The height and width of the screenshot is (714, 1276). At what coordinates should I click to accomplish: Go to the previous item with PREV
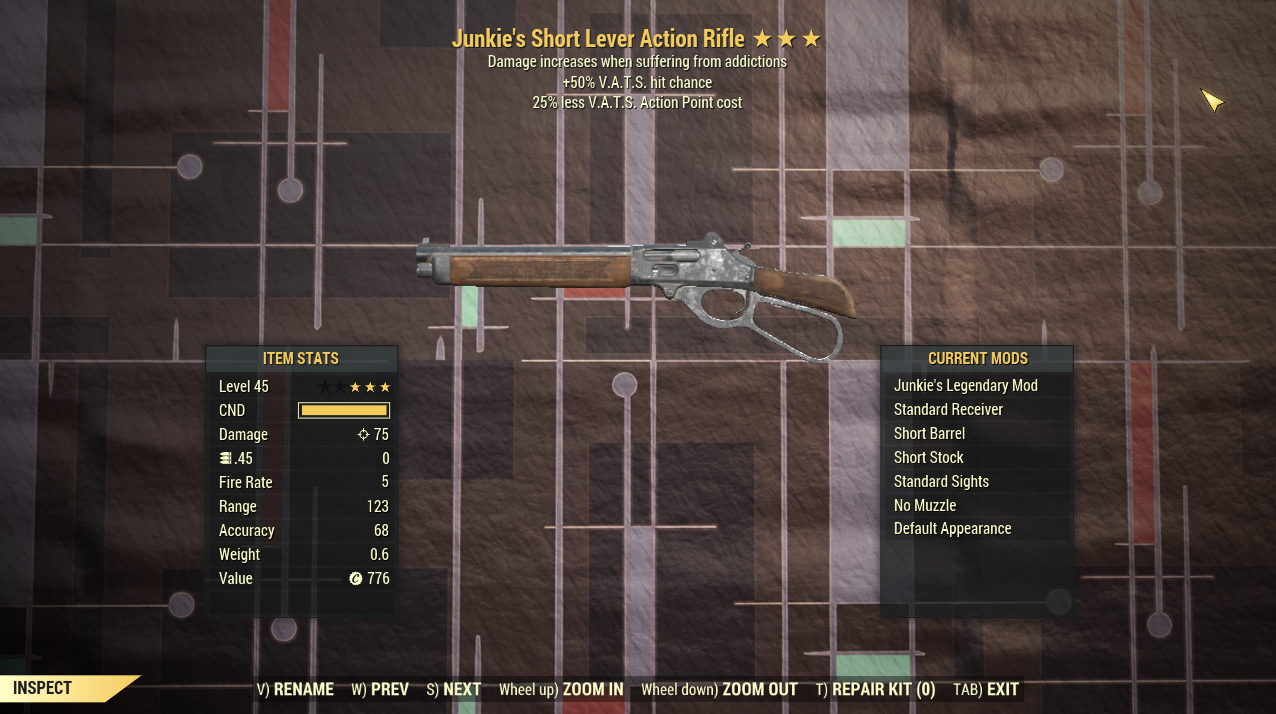pyautogui.click(x=380, y=689)
